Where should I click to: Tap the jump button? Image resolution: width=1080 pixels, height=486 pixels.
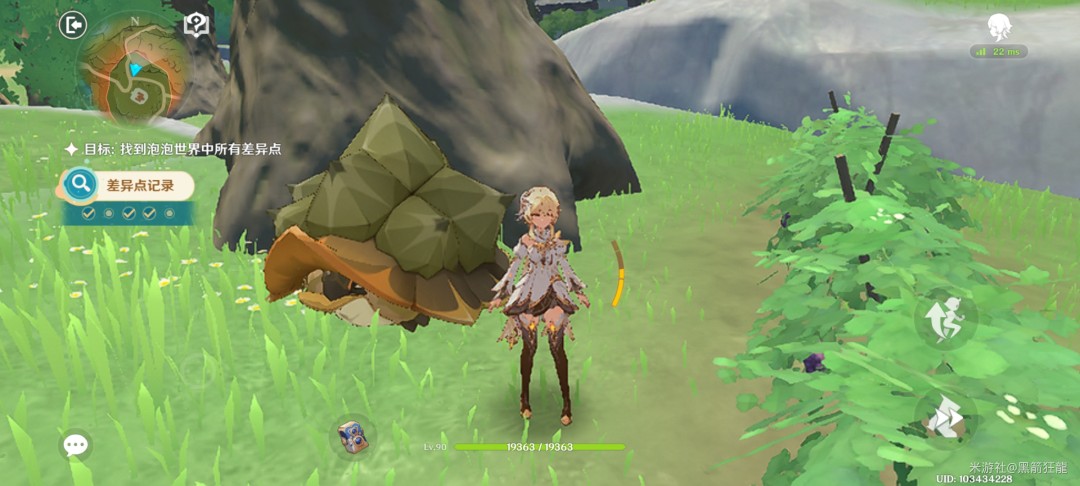pos(944,320)
